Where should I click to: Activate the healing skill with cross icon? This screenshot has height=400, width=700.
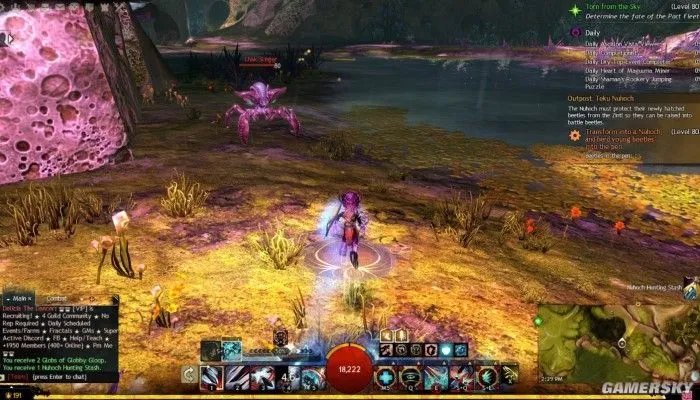[385, 378]
